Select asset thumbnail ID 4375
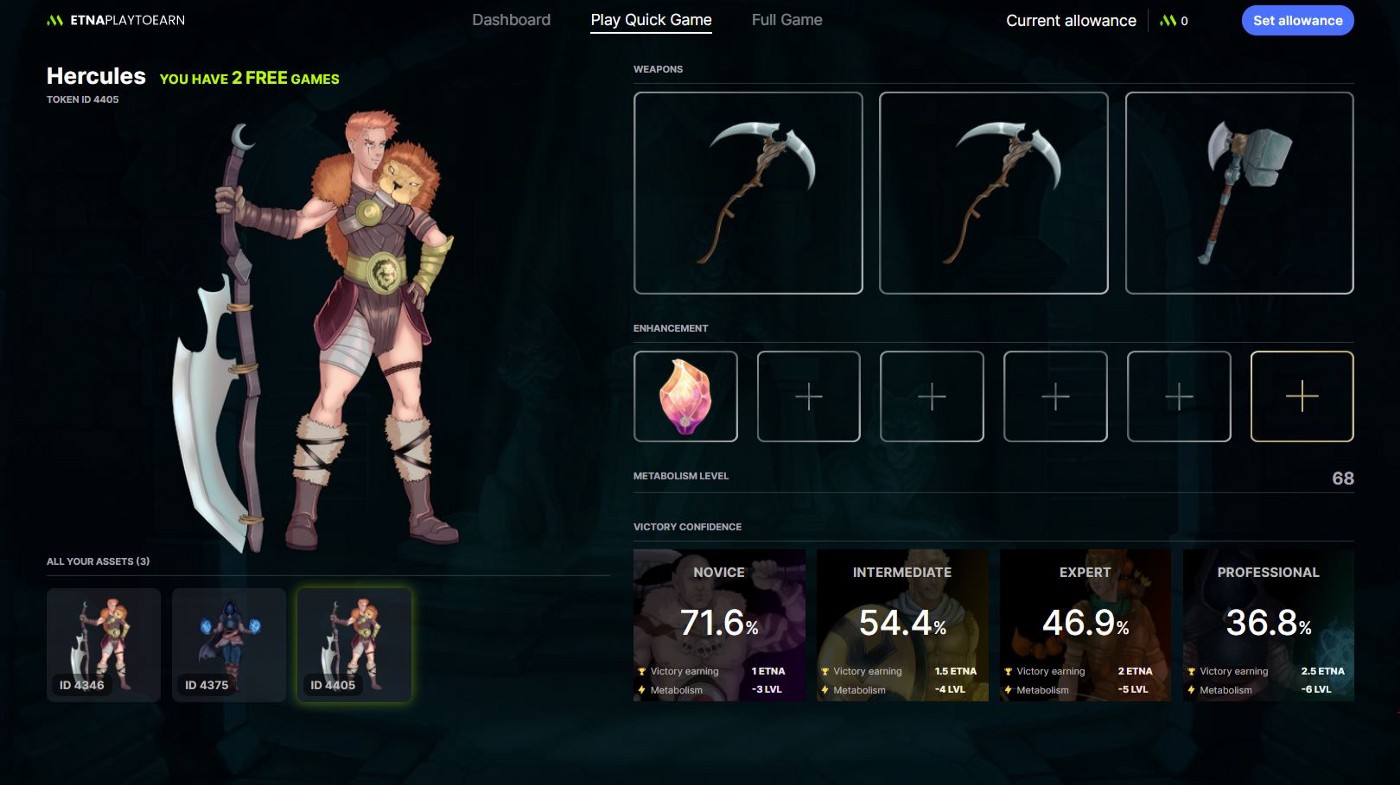 coord(229,644)
